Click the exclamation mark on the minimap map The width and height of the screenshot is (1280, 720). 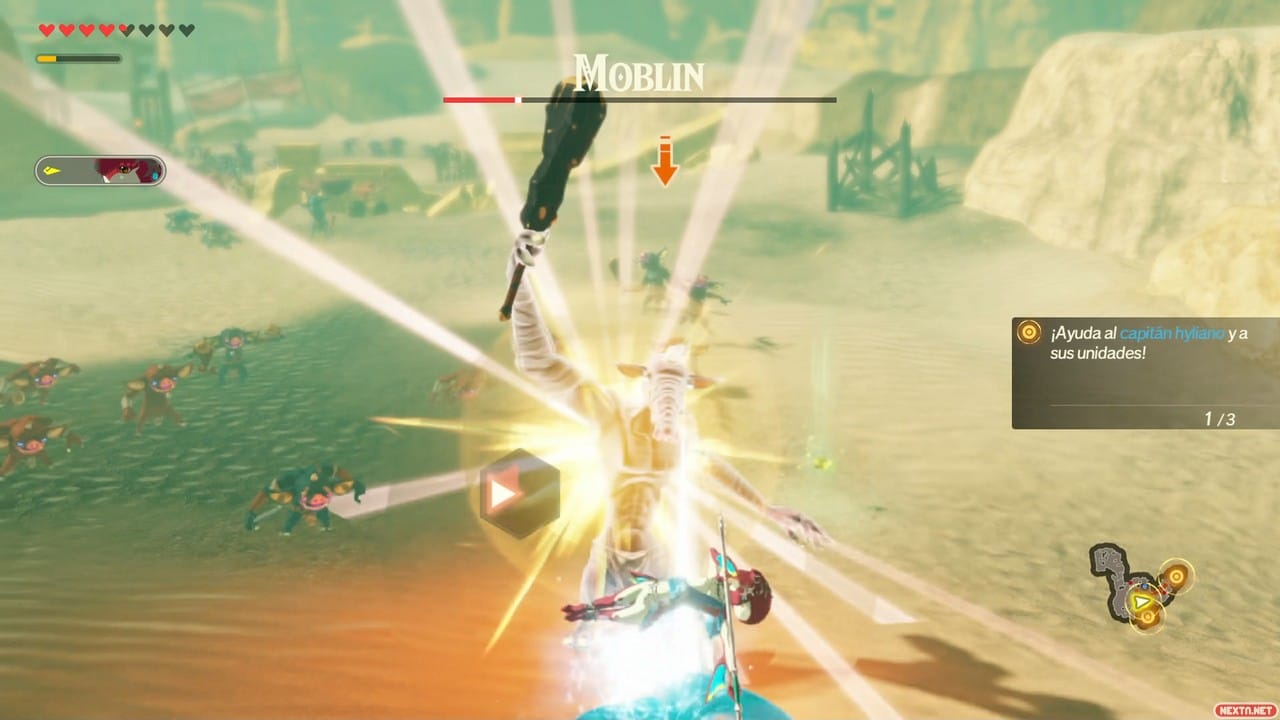coord(1102,557)
